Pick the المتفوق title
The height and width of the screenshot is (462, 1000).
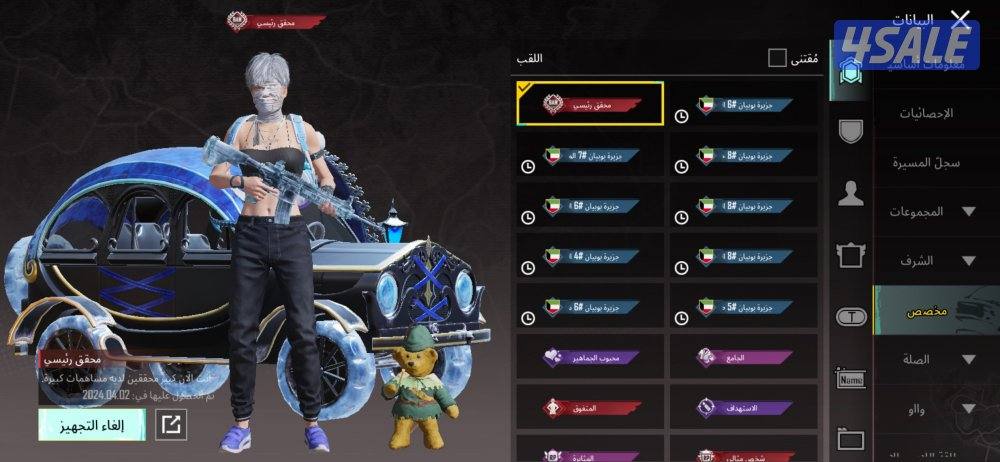[x=590, y=408]
